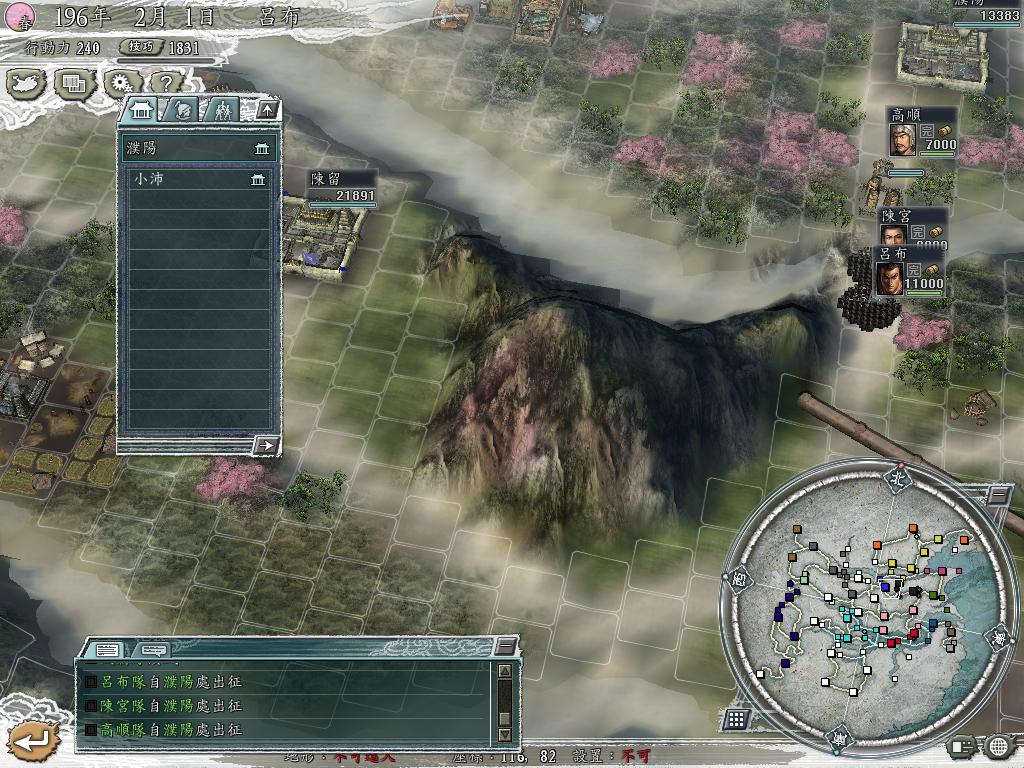Image resolution: width=1024 pixels, height=768 pixels.
Task: Minimize the message log panel
Action: click(x=507, y=646)
